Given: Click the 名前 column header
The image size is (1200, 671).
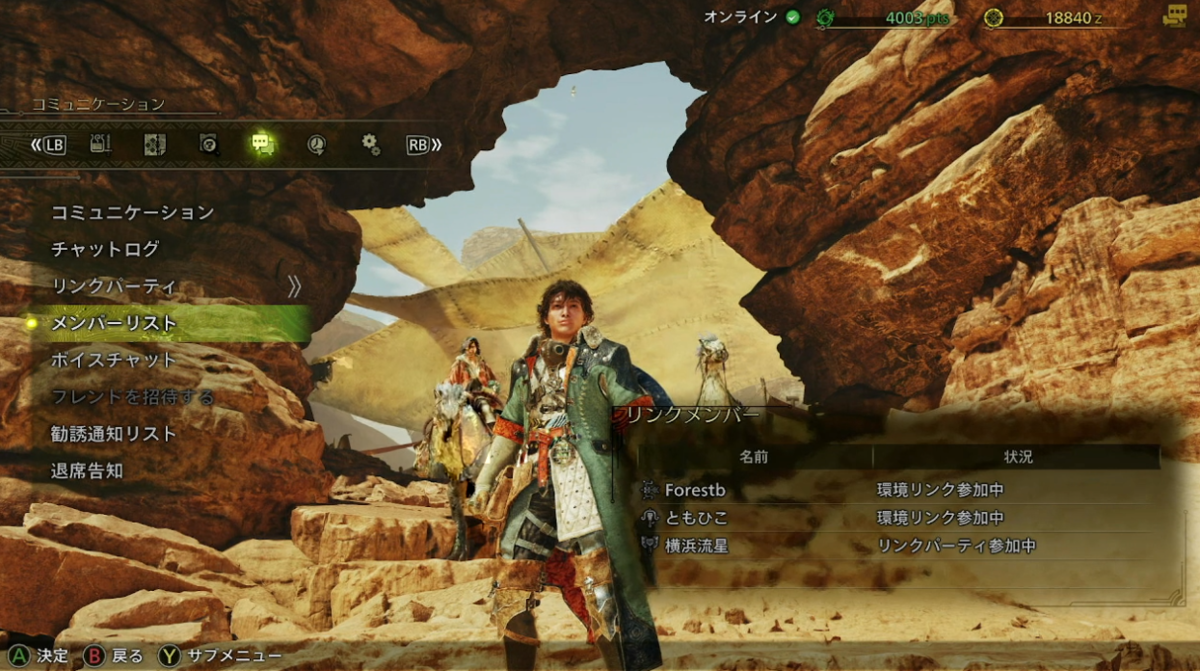Looking at the screenshot, I should [x=754, y=457].
